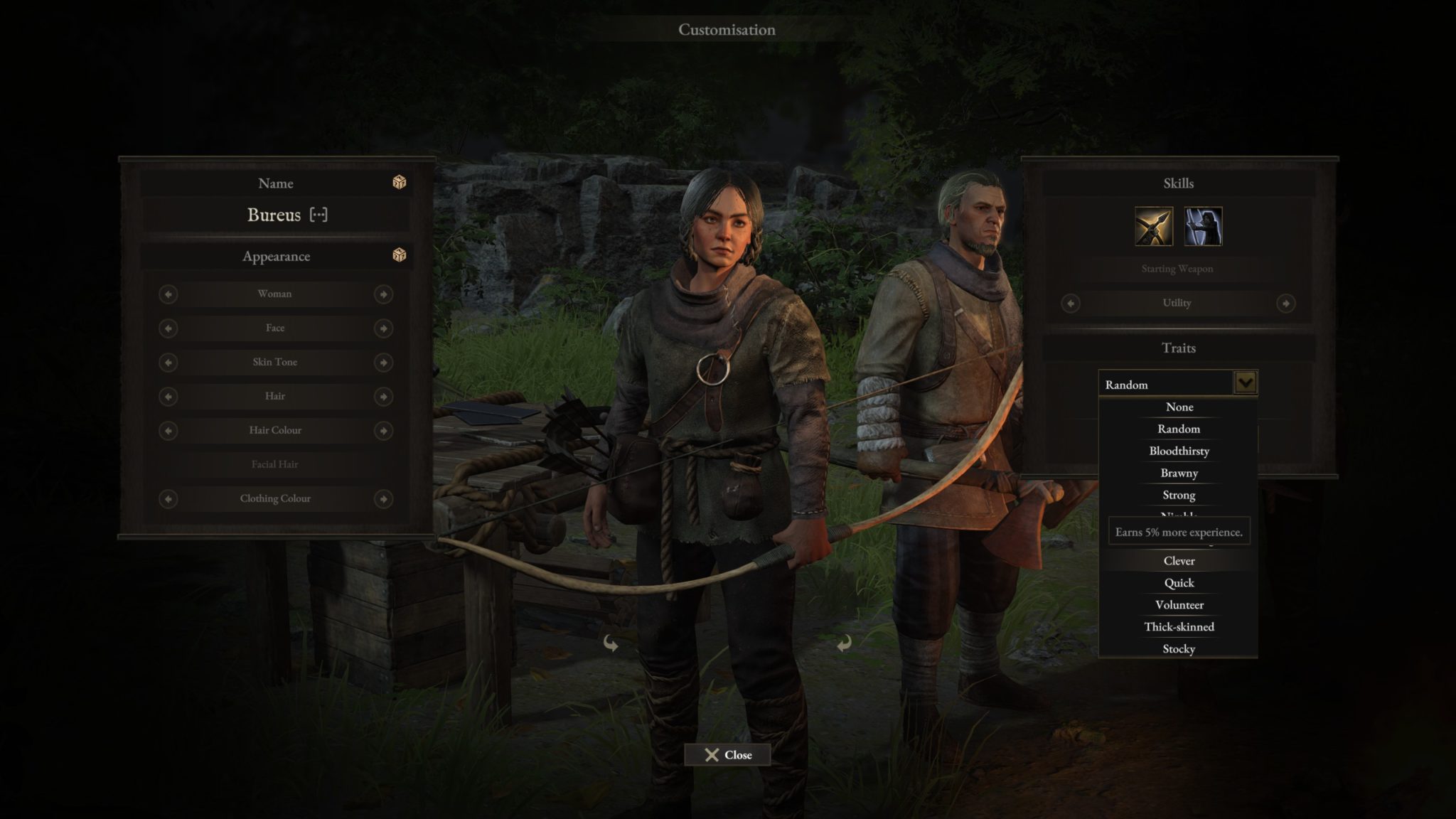This screenshot has height=819, width=1456.
Task: Randomize the character name with dice
Action: coord(400,183)
